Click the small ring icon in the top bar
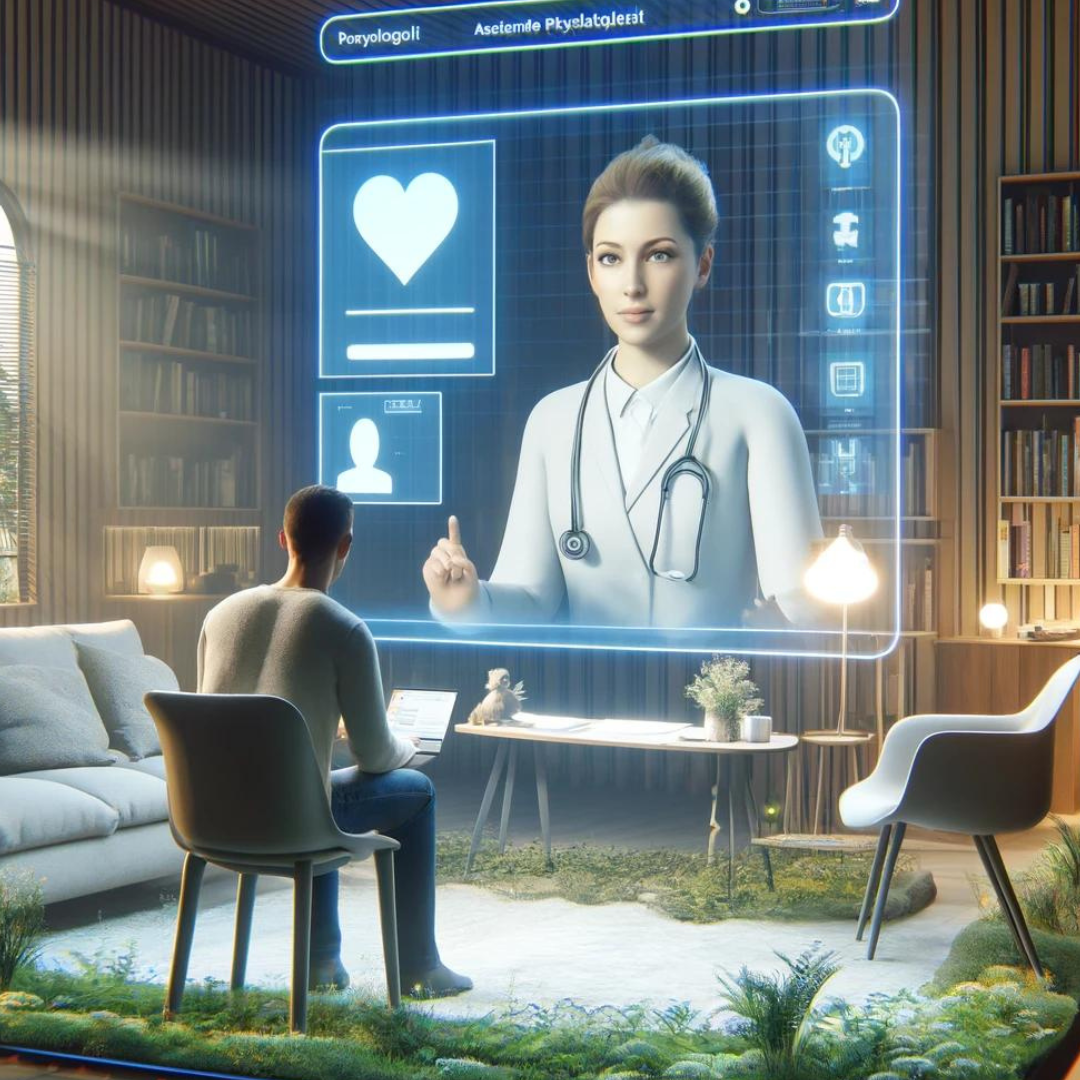Viewport: 1080px width, 1080px height. coord(741,6)
